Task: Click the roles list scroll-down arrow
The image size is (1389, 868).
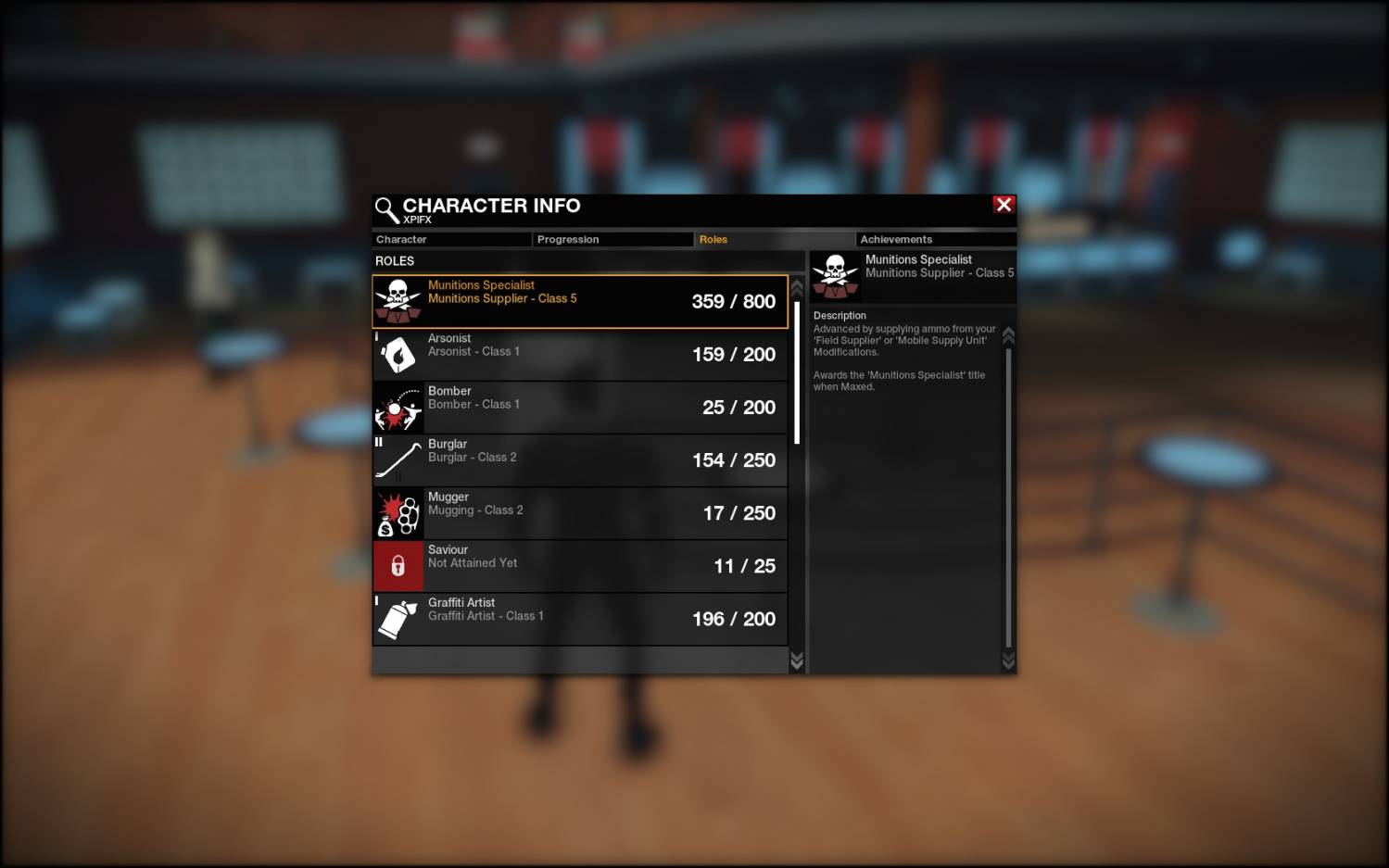Action: 797,660
